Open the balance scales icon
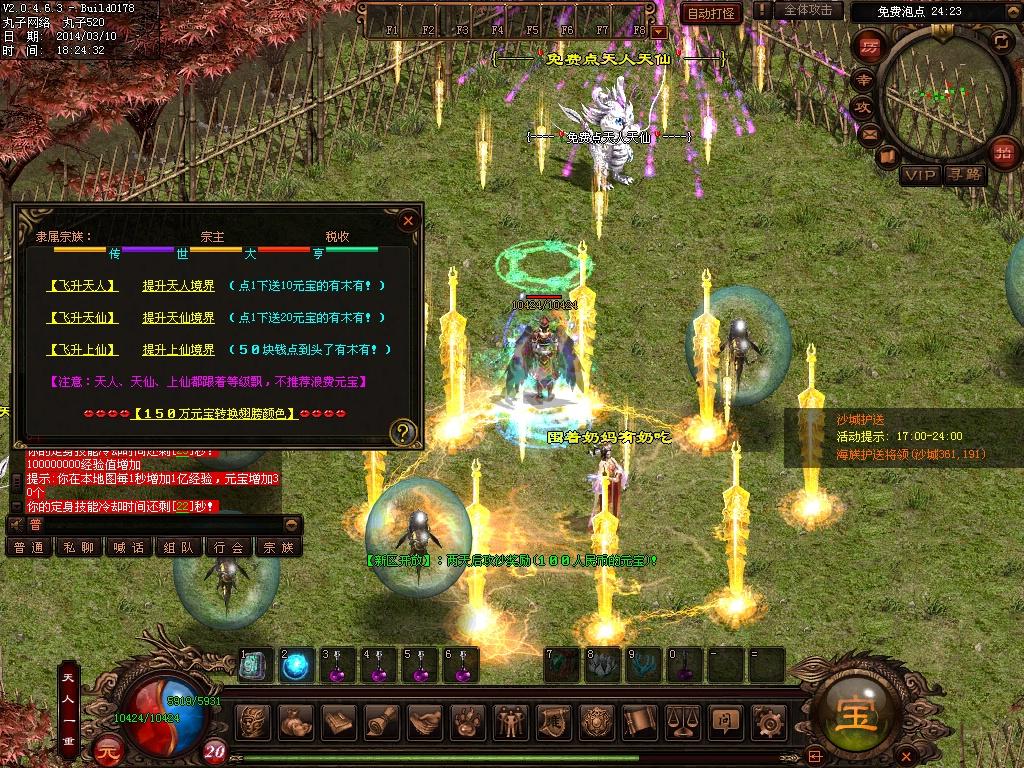 point(683,721)
